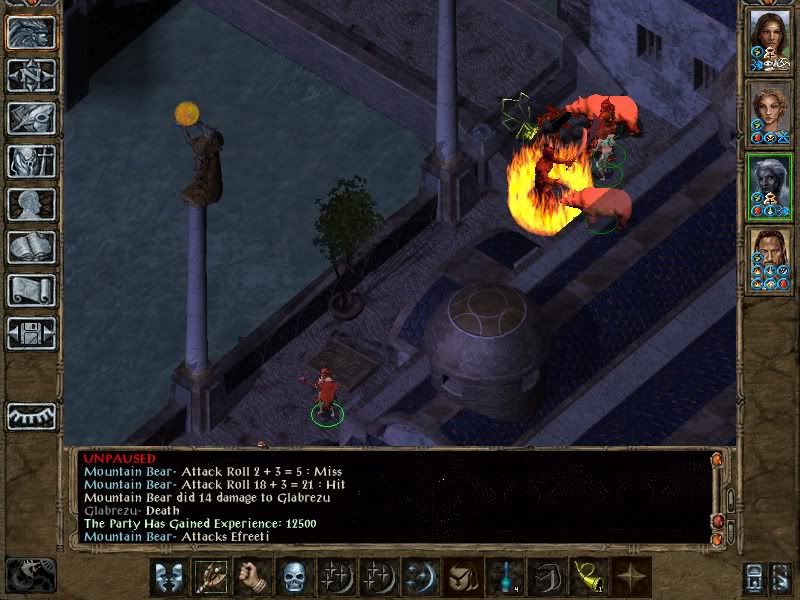Open the character record with the head silhouette
This screenshot has width=800, height=600.
(31, 204)
